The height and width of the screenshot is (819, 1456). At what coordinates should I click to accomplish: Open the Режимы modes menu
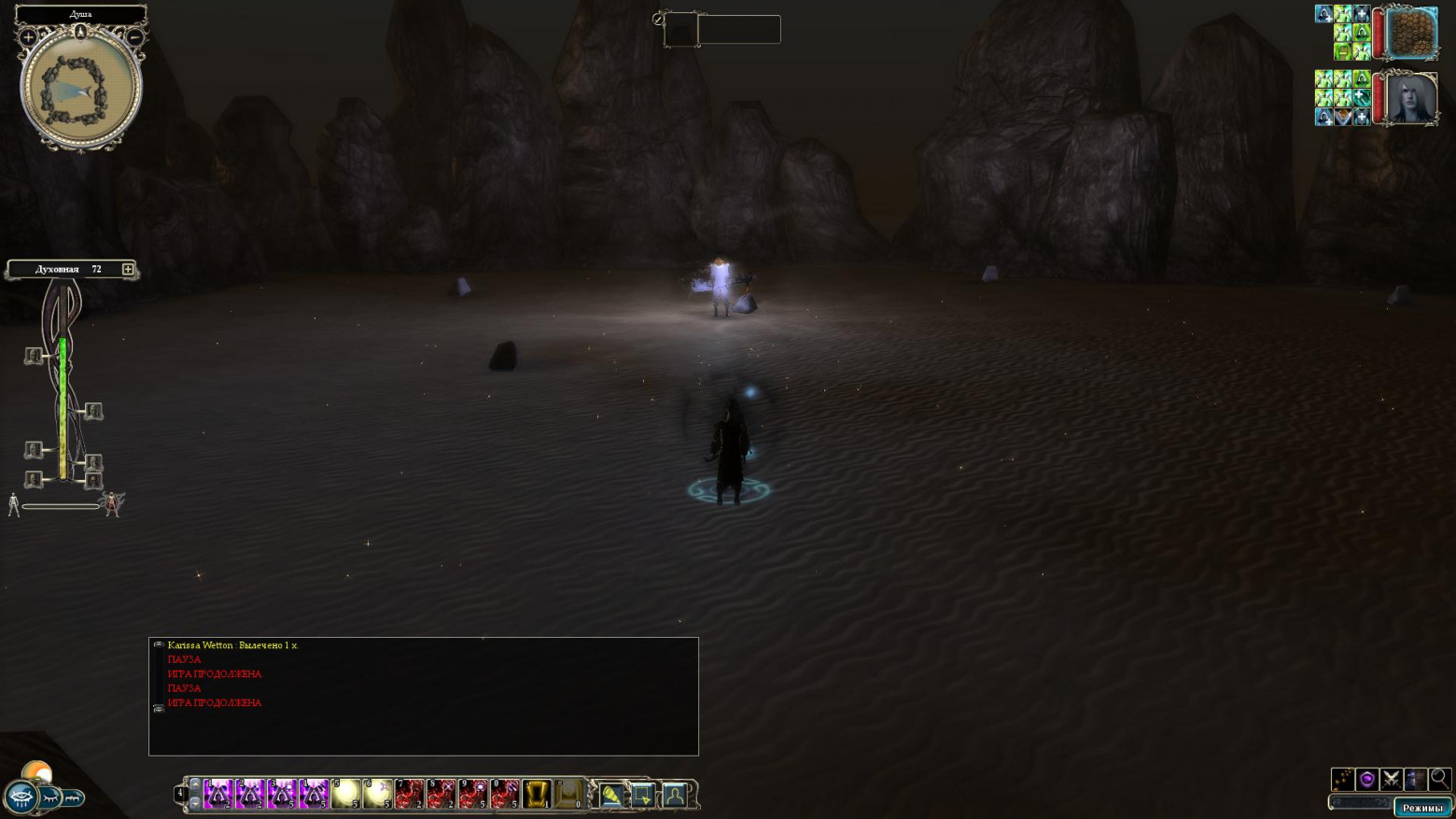click(x=1421, y=808)
